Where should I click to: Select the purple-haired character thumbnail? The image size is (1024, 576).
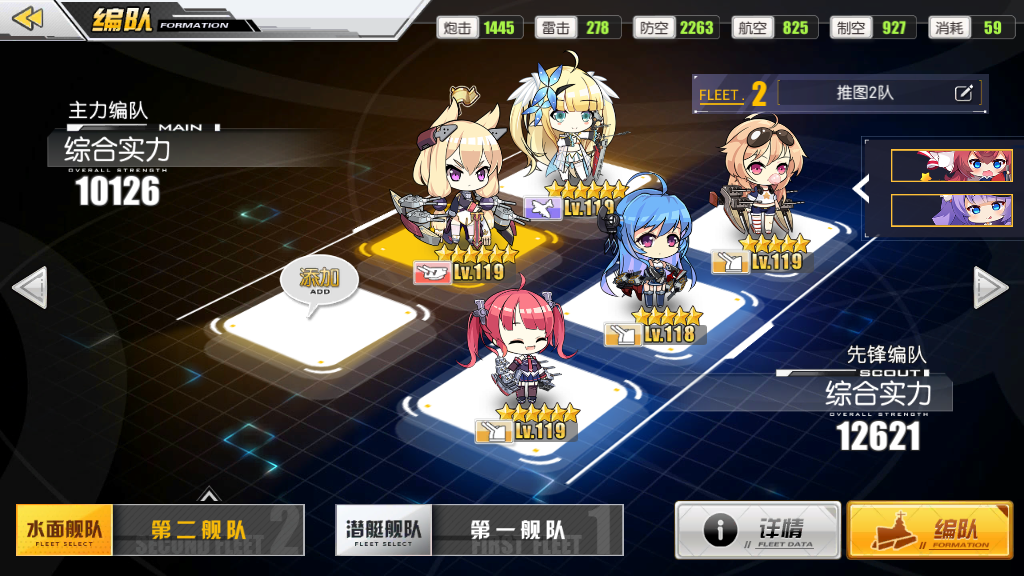point(937,210)
